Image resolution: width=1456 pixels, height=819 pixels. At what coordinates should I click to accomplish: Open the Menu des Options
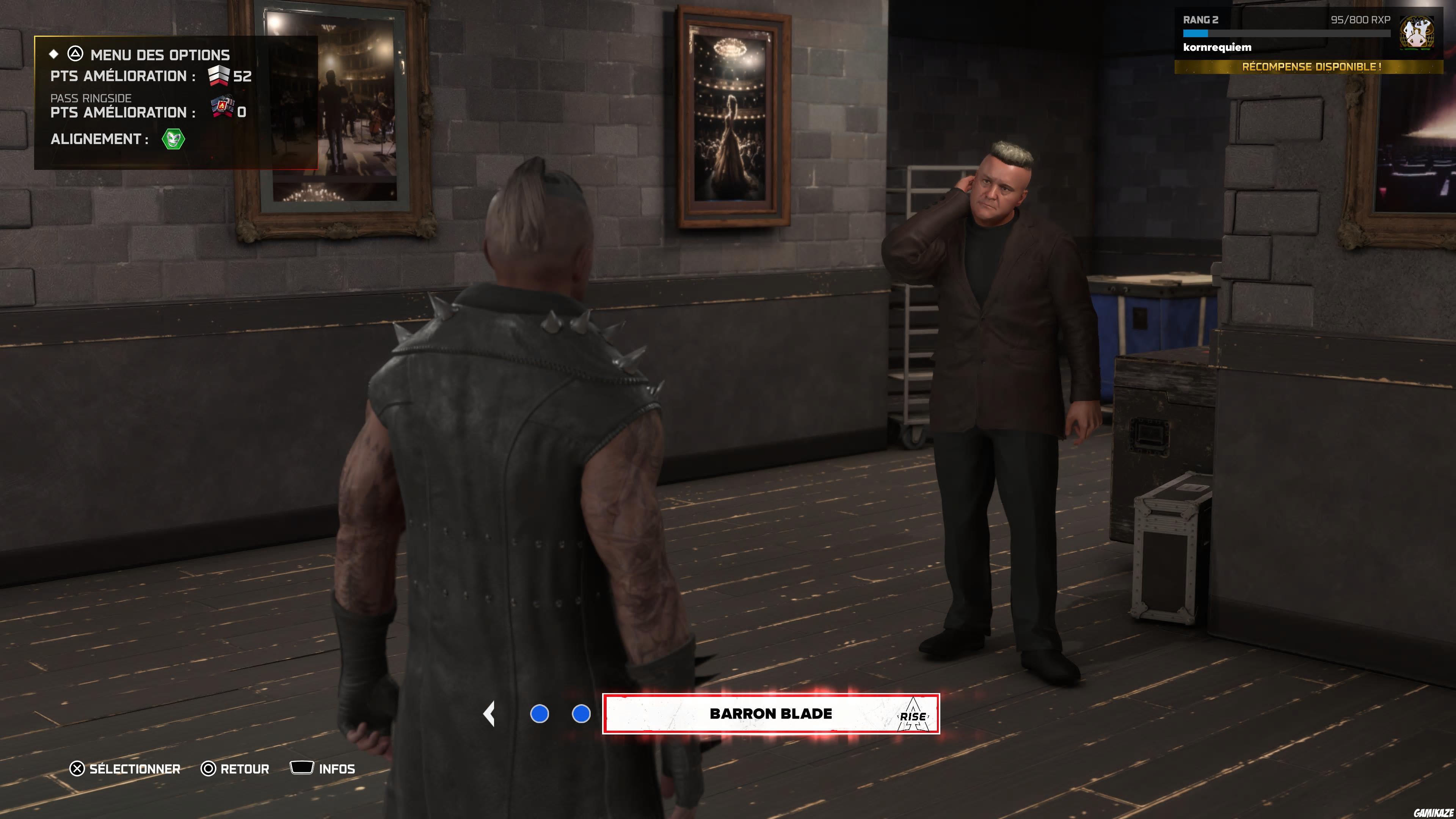tap(159, 55)
